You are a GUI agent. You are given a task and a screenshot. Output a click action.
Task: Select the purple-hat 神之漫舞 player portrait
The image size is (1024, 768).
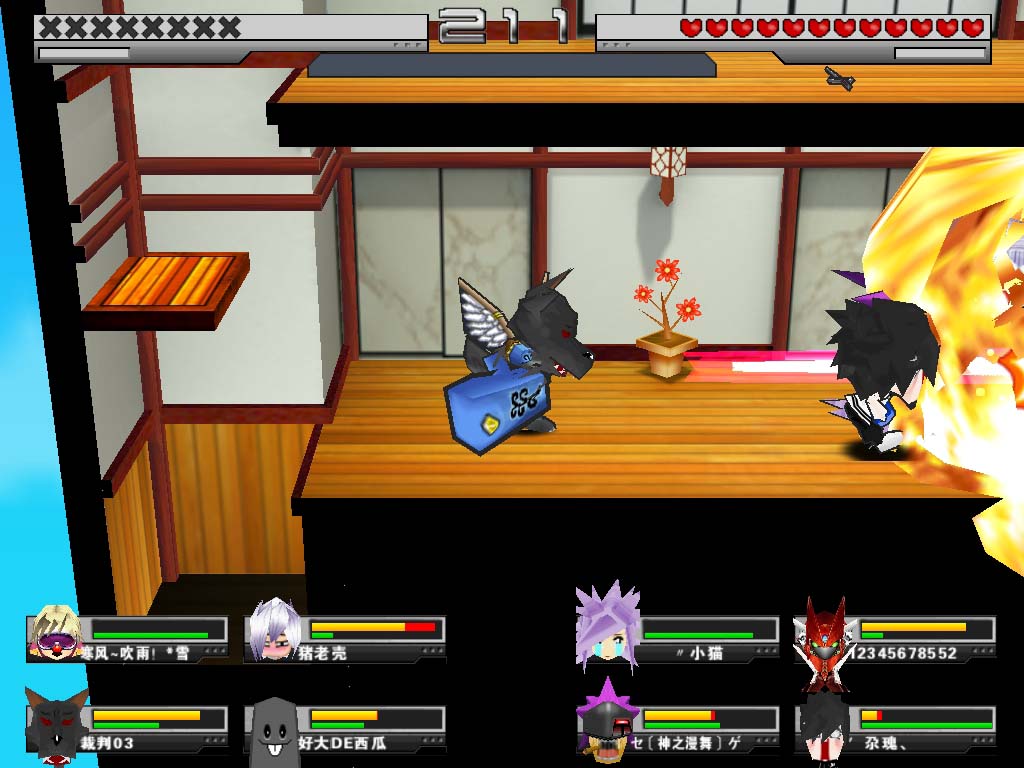[606, 720]
